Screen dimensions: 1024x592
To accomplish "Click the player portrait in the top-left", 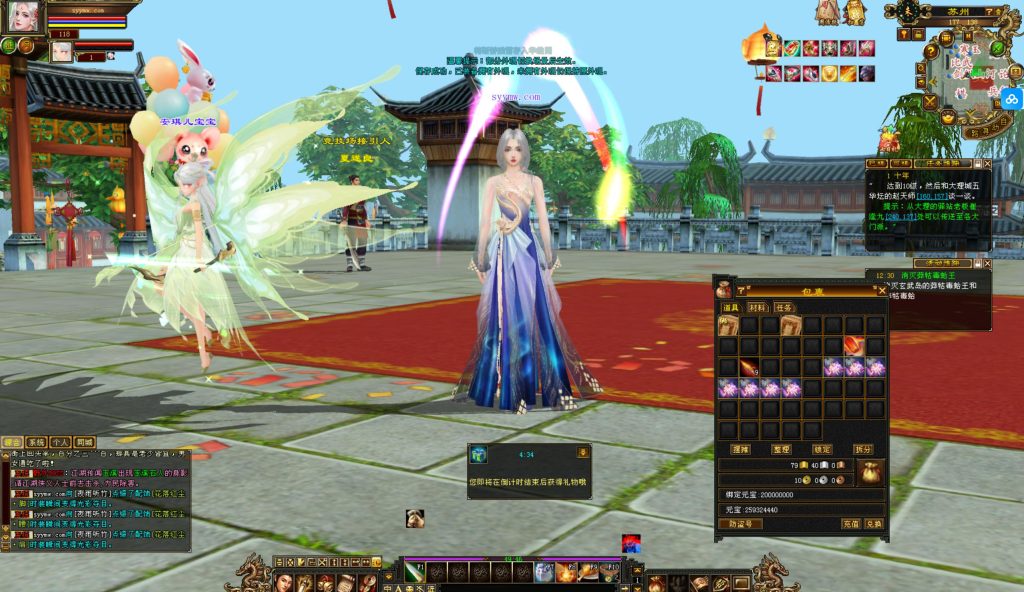I will [22, 15].
